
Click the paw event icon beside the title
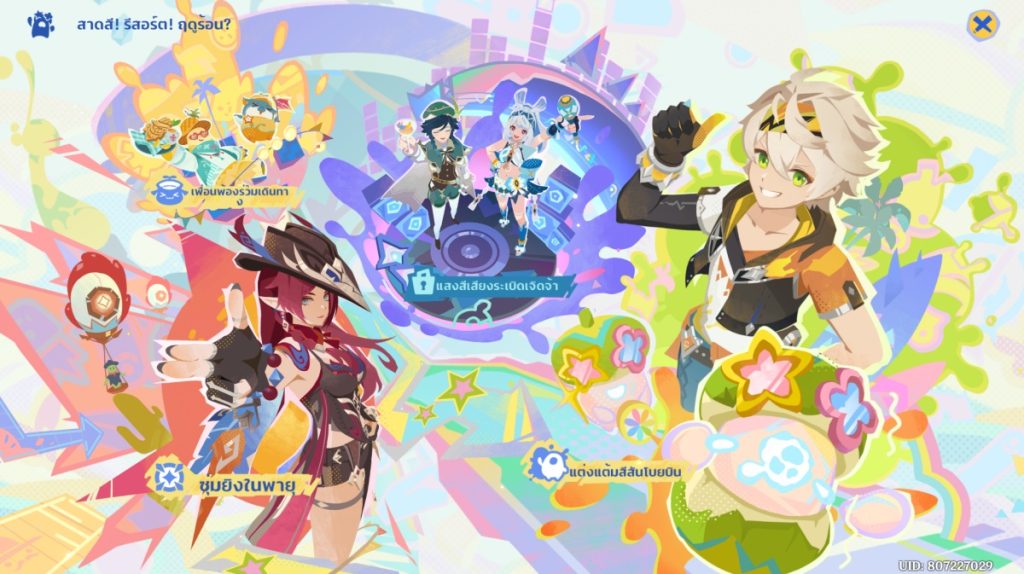pyautogui.click(x=41, y=24)
